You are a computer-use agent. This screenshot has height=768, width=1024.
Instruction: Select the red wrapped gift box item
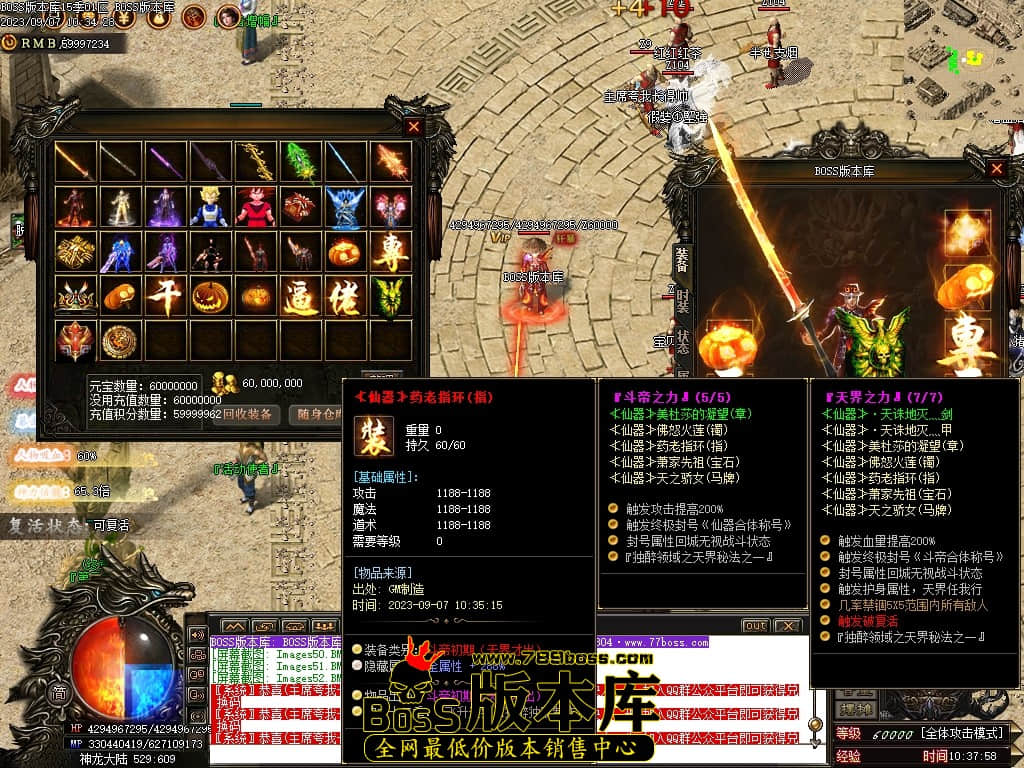tap(300, 207)
